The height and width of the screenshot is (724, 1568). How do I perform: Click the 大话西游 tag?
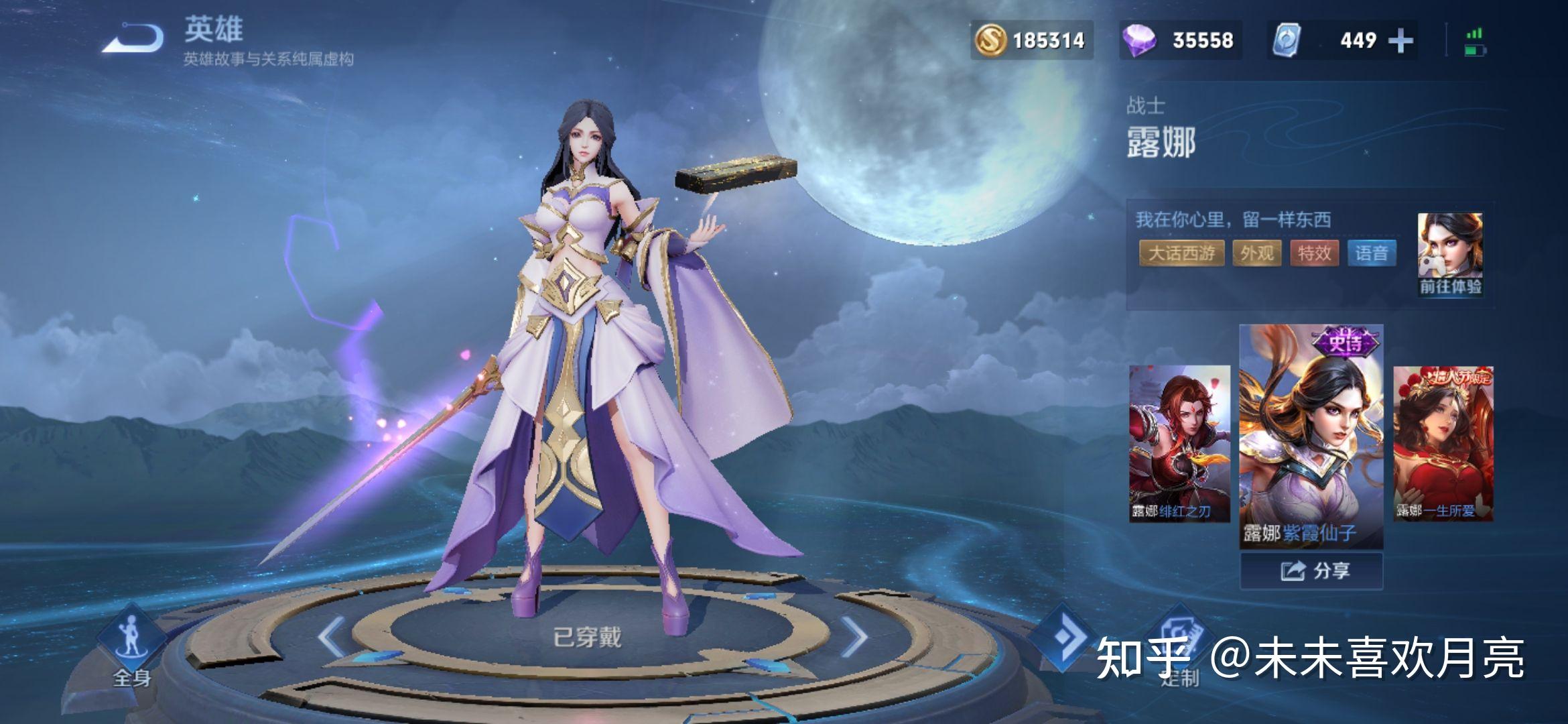pos(1181,253)
